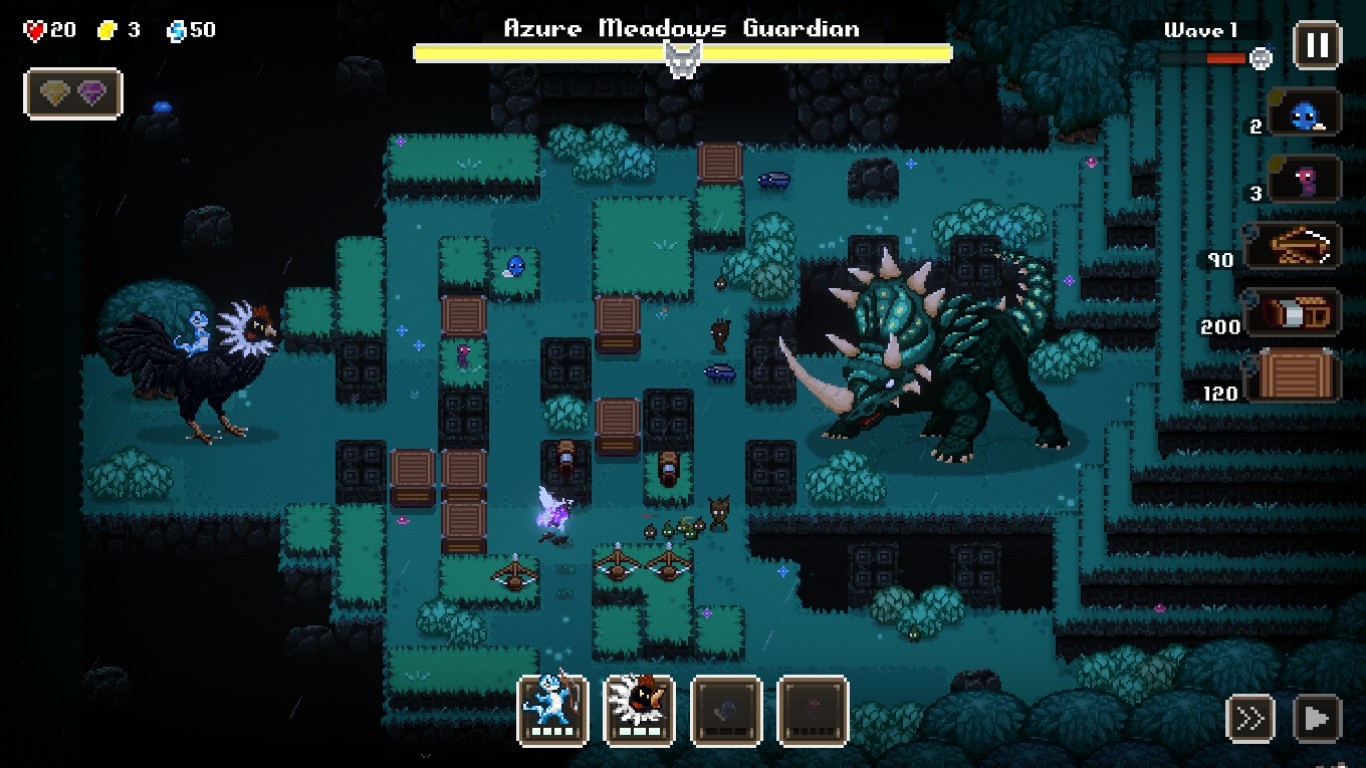Click the play button to start the wave
This screenshot has height=768, width=1366.
point(1316,718)
